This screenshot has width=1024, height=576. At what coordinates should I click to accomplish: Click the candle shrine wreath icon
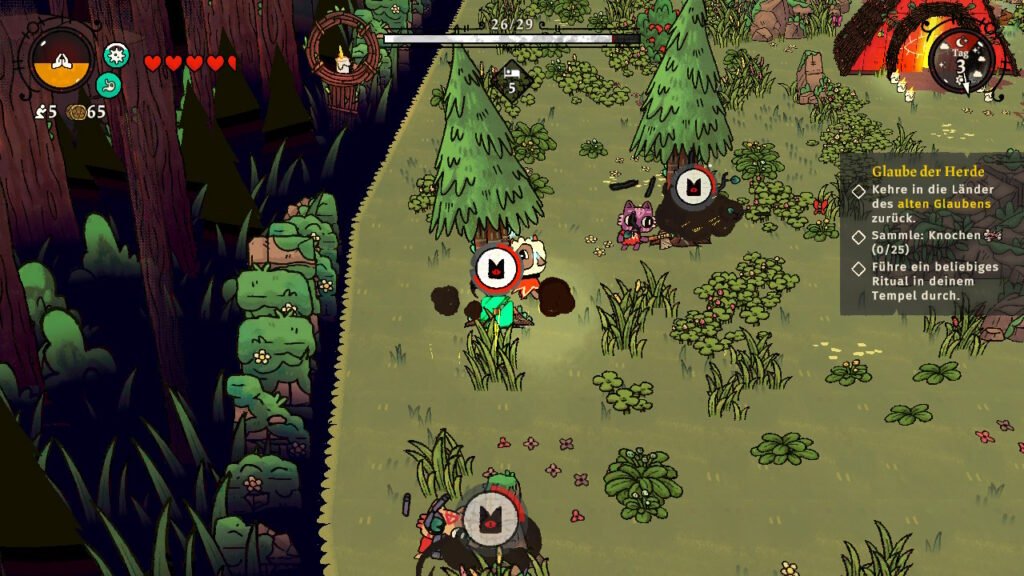[343, 51]
